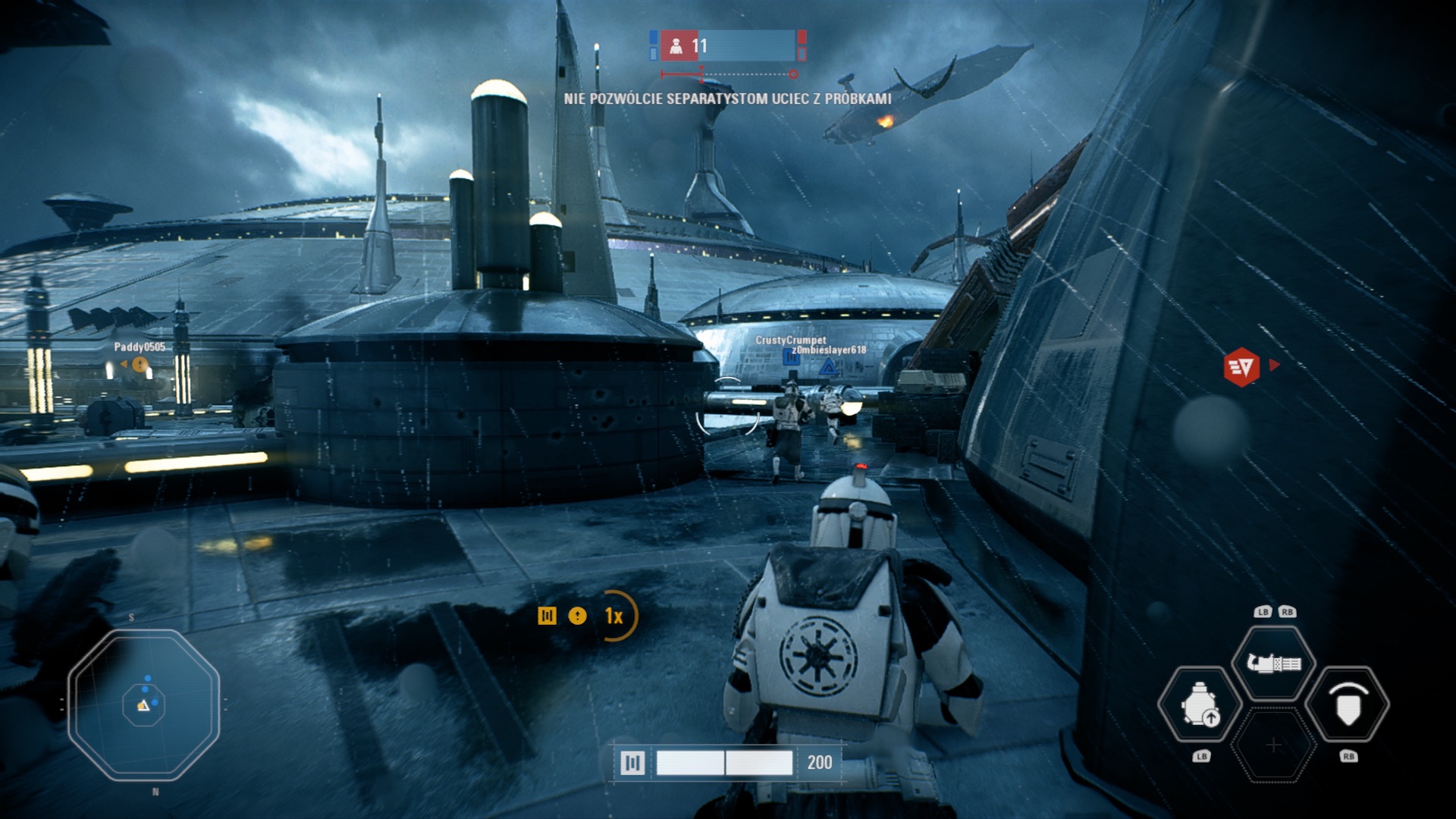Activate the Combat Shield ability

pyautogui.click(x=1348, y=705)
